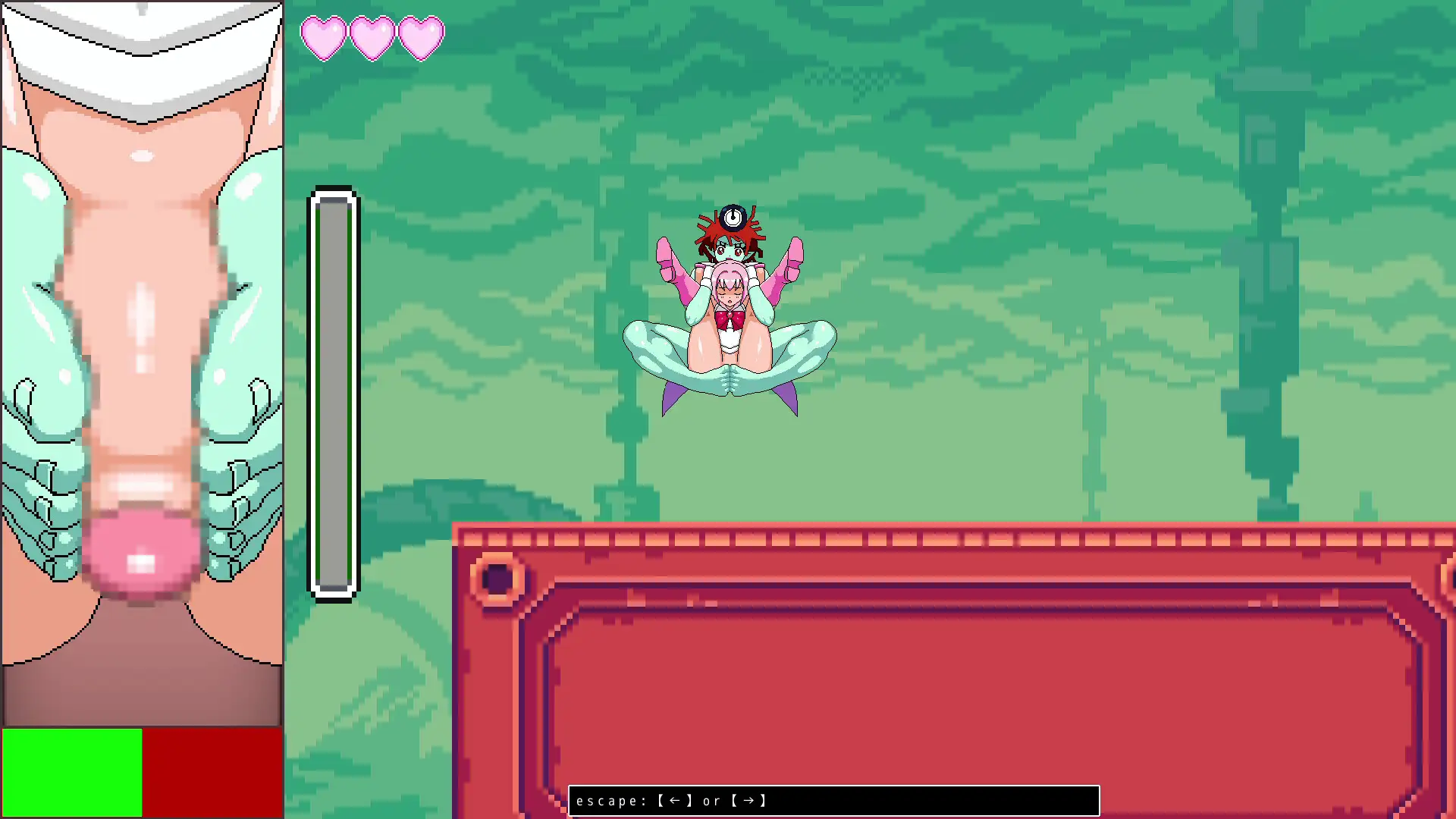The image size is (1456, 819).
Task: Click the middle heart icon
Action: [373, 38]
